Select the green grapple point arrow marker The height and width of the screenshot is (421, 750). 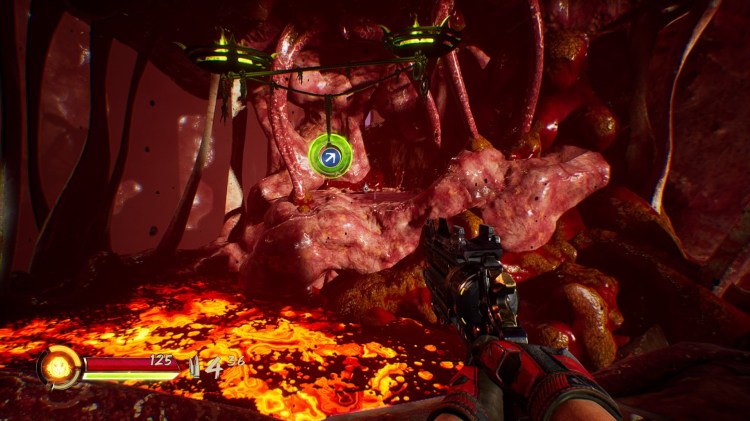click(x=328, y=155)
